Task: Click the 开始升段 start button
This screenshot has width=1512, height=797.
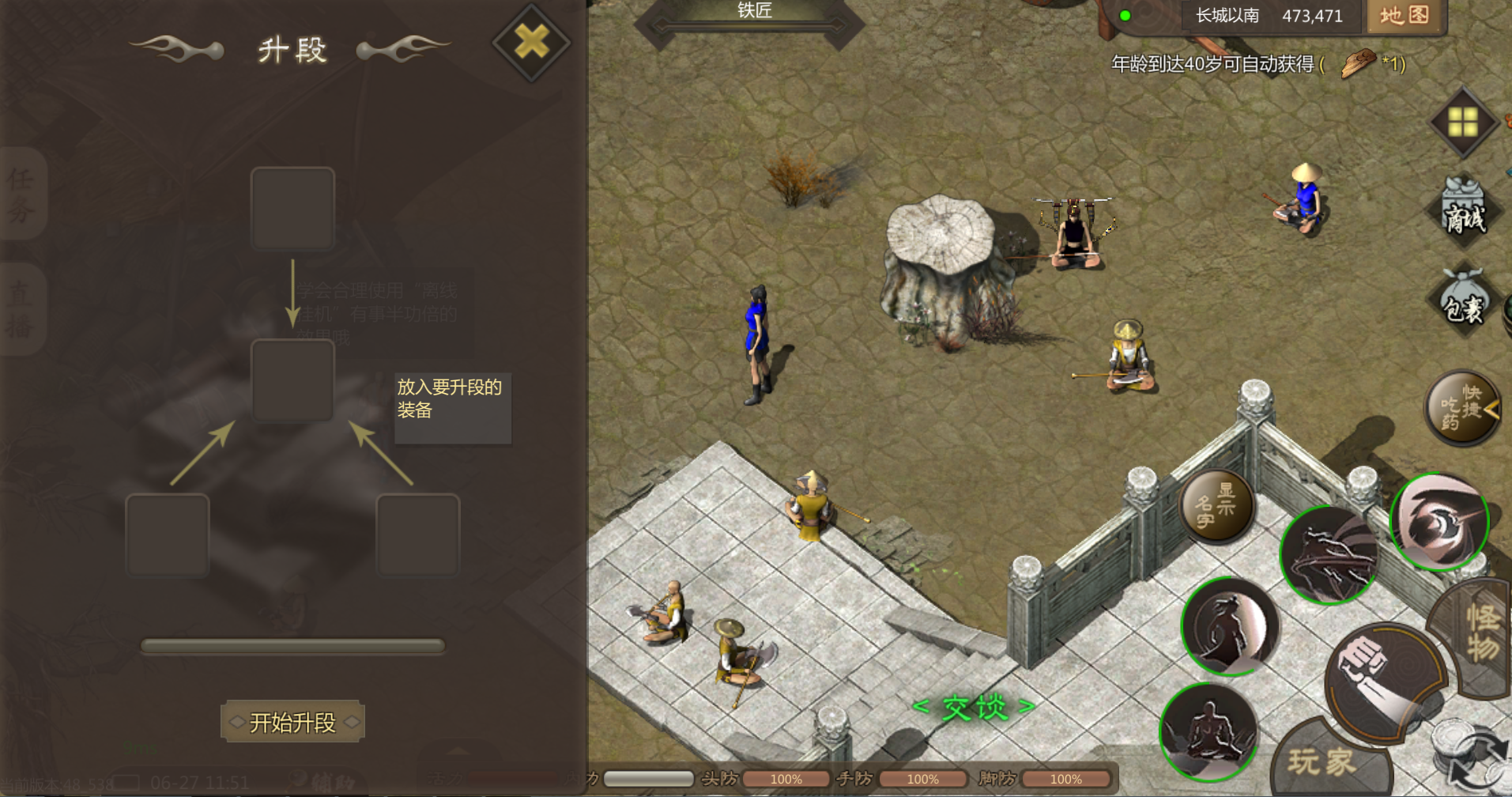Action: point(292,722)
